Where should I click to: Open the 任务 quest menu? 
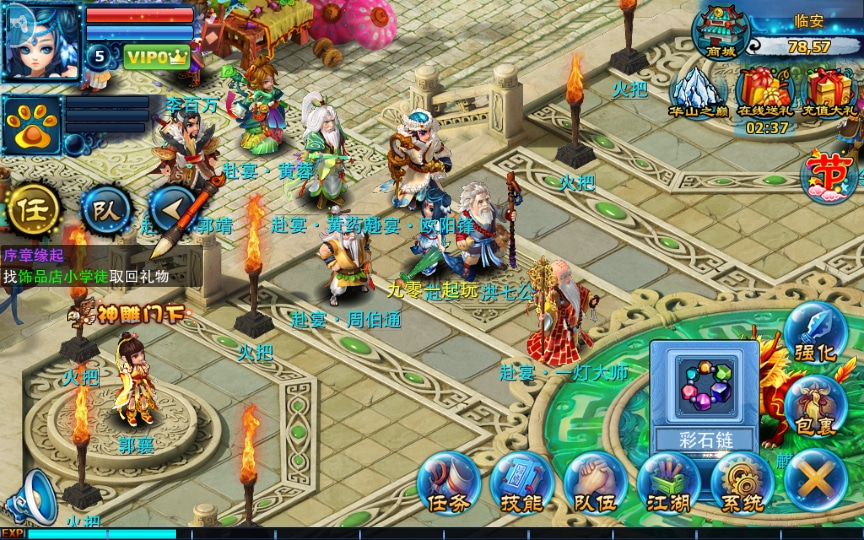pyautogui.click(x=448, y=484)
